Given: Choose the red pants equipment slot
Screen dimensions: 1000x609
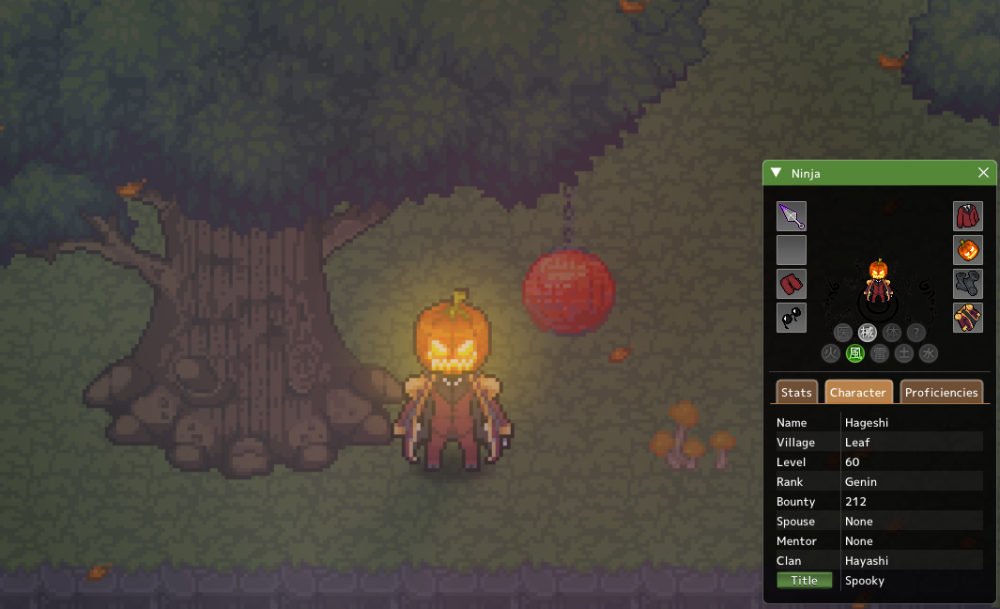Looking at the screenshot, I should tap(791, 284).
